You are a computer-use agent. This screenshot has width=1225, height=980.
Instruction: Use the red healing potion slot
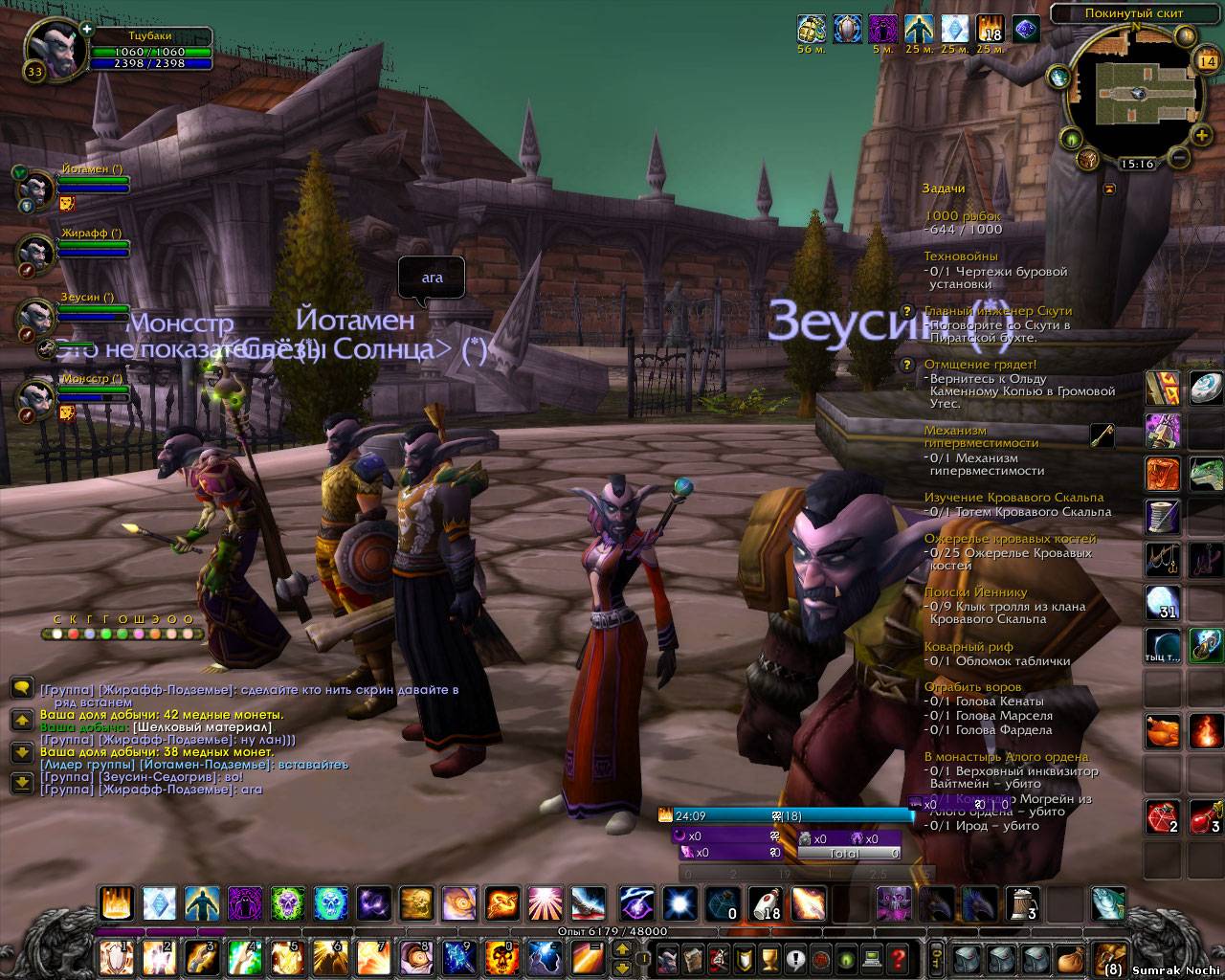click(x=1163, y=816)
